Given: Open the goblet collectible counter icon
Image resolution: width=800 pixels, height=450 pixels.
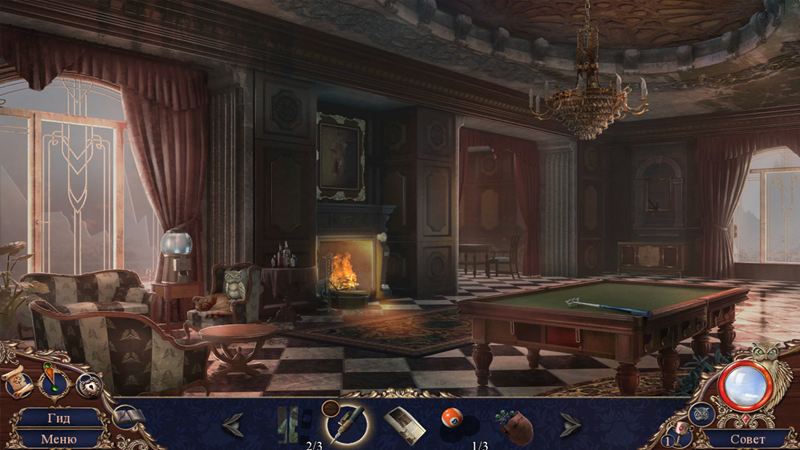Looking at the screenshot, I should click(x=680, y=435).
